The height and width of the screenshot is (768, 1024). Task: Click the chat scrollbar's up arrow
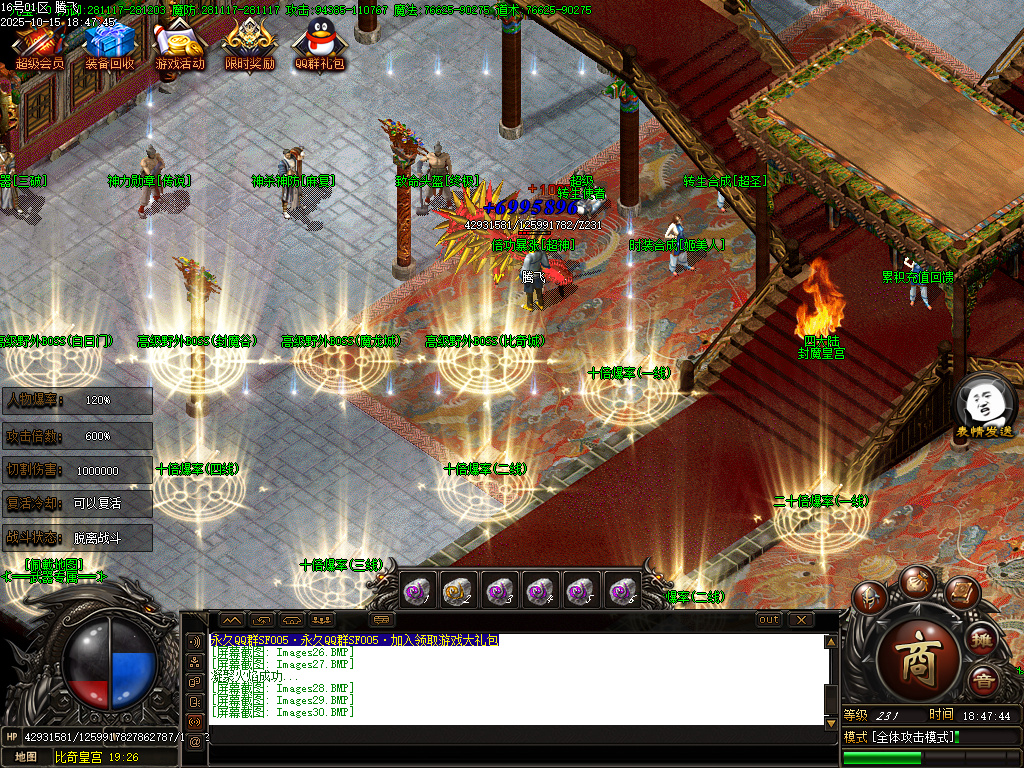(x=830, y=642)
